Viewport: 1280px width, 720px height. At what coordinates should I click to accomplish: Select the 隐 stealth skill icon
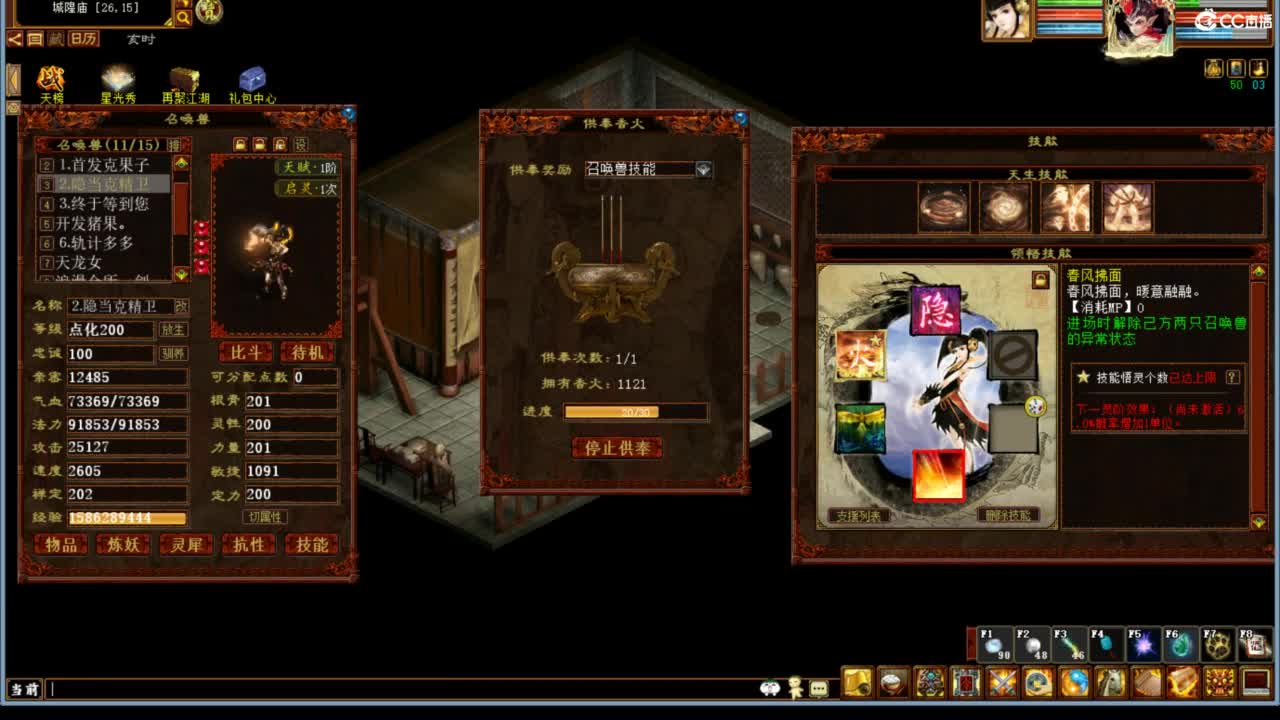pos(935,311)
